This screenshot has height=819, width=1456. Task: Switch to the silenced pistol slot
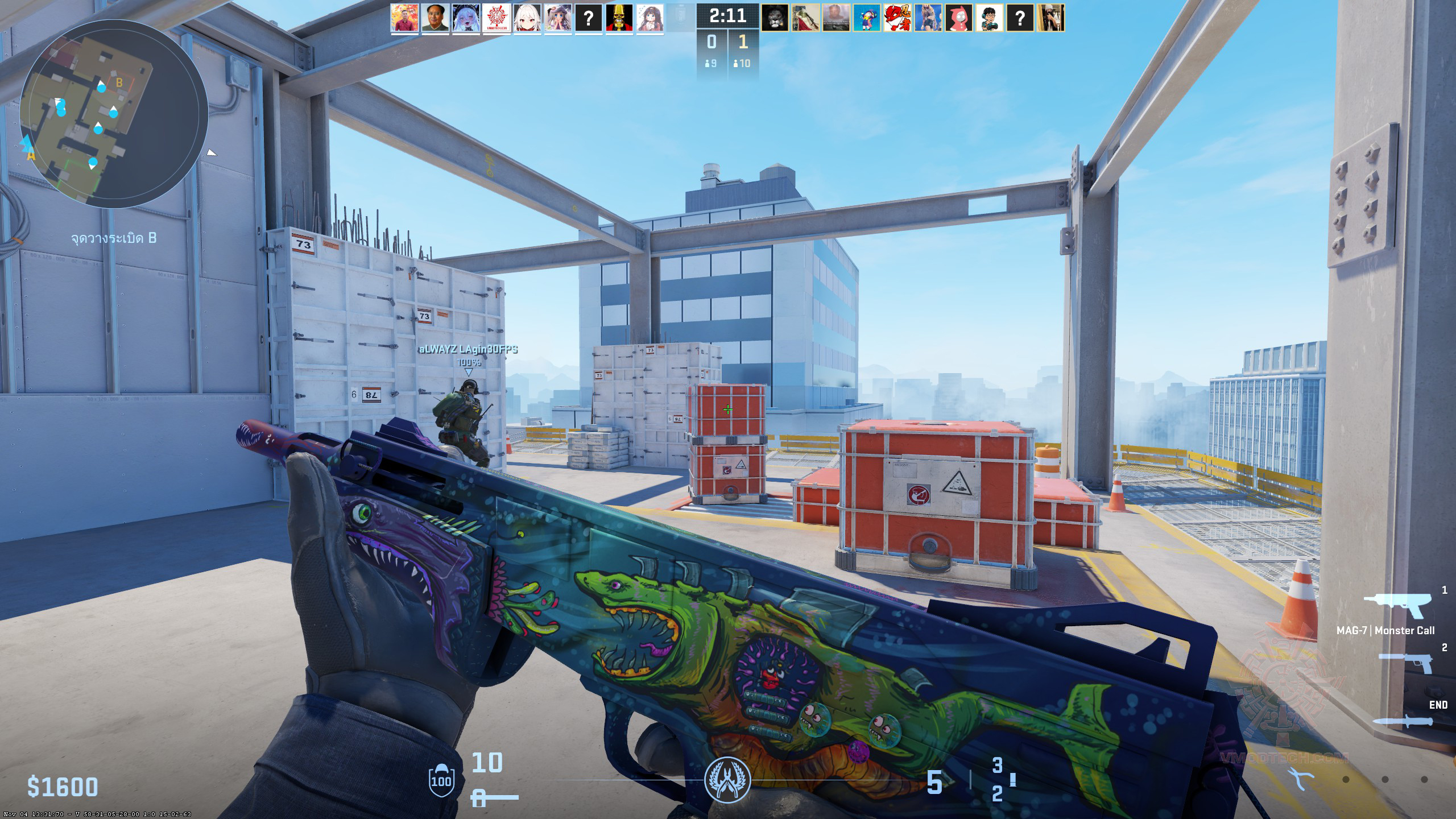[1406, 663]
